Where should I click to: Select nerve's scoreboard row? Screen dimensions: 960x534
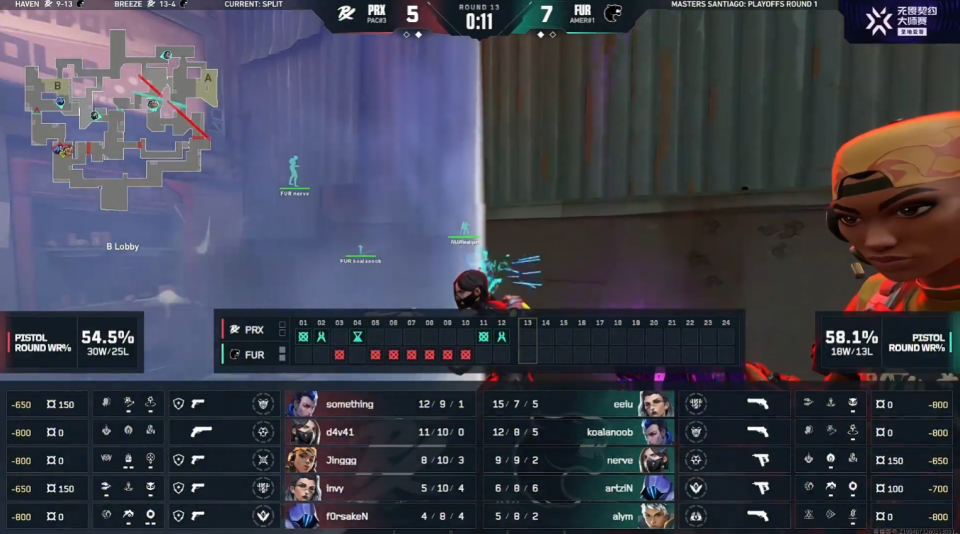pos(580,460)
